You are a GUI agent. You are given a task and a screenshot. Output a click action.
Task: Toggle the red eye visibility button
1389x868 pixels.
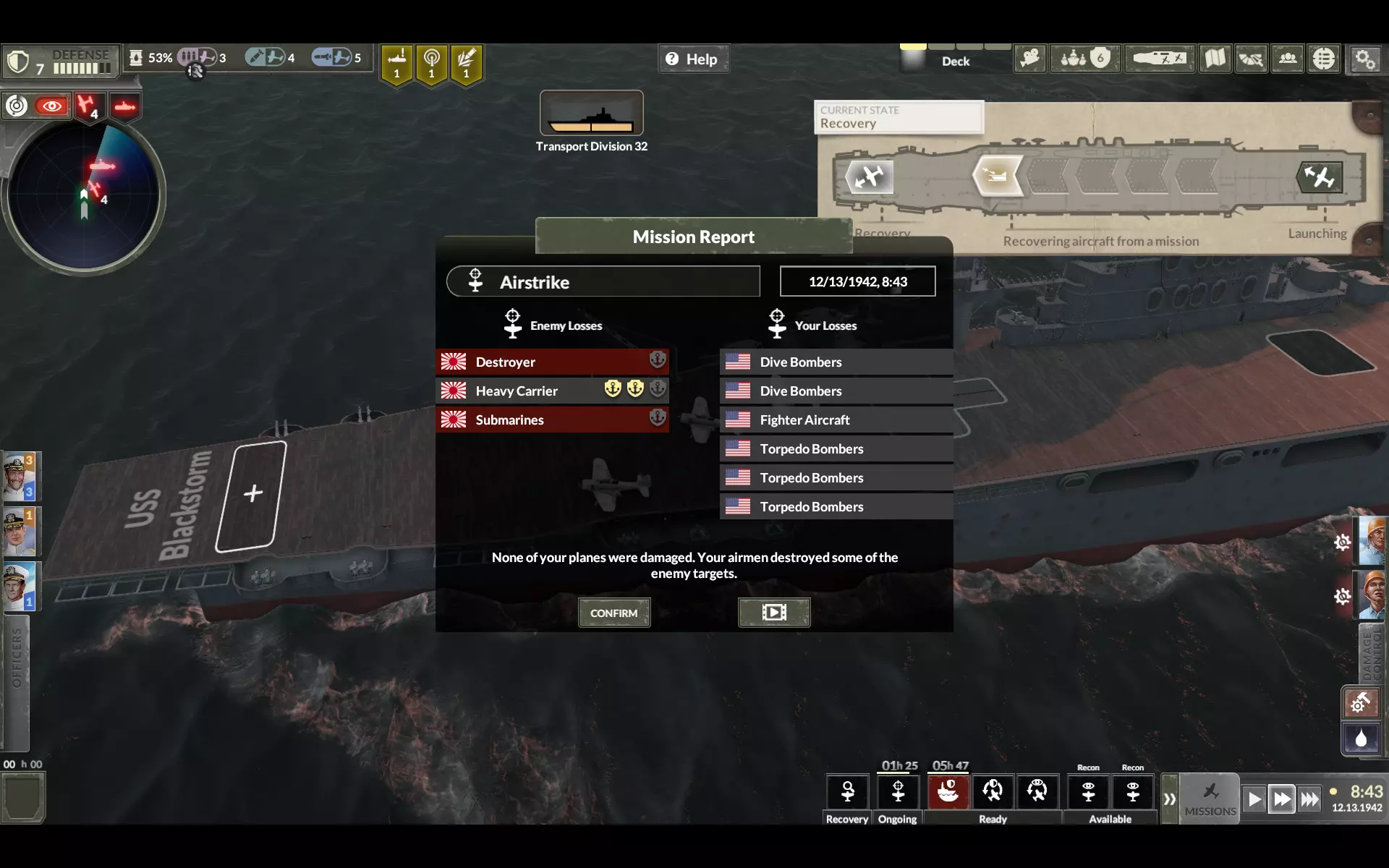[x=51, y=106]
